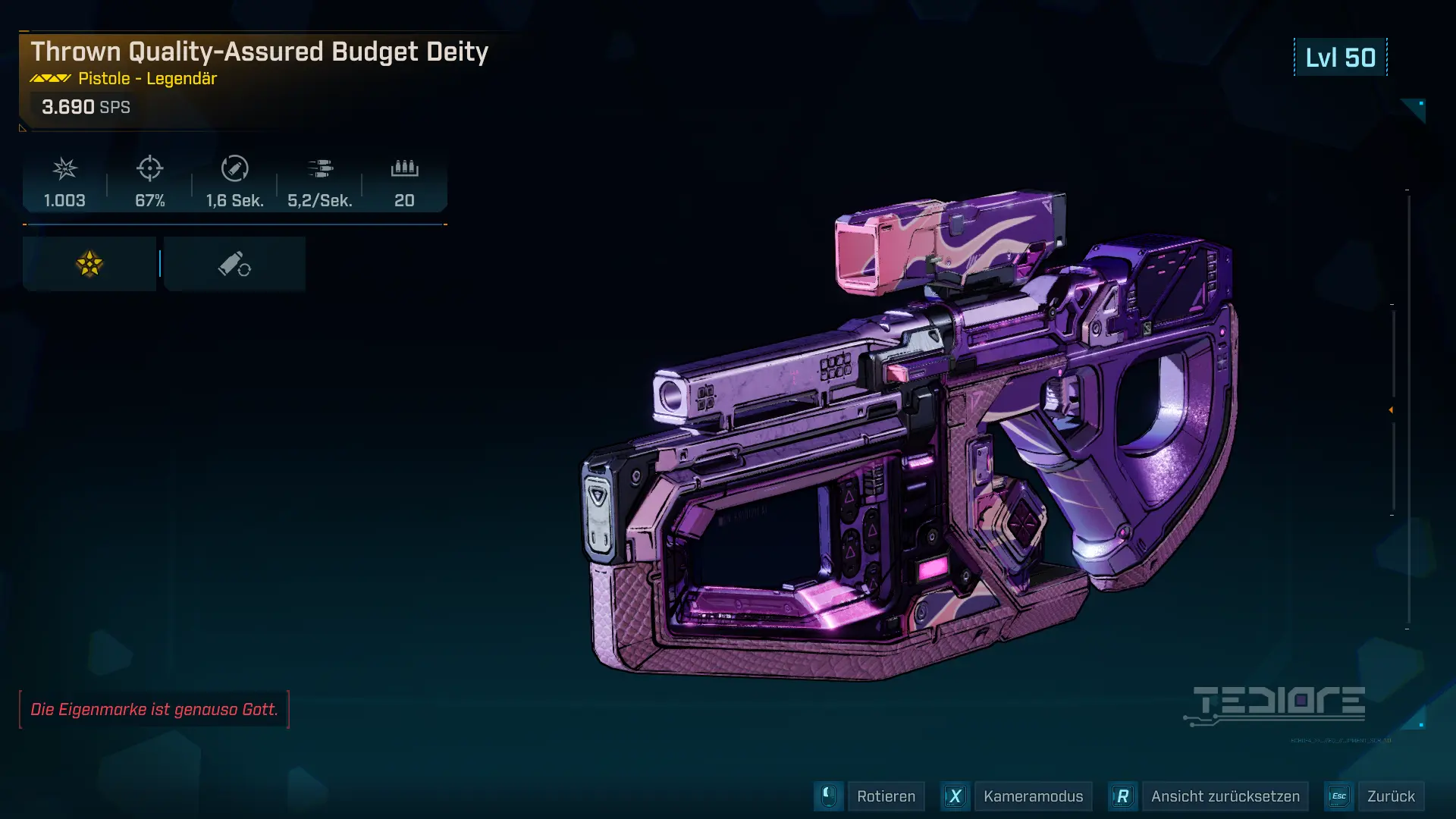The height and width of the screenshot is (819, 1456).
Task: Expand the 3.690 SPS value display
Action: [x=86, y=107]
